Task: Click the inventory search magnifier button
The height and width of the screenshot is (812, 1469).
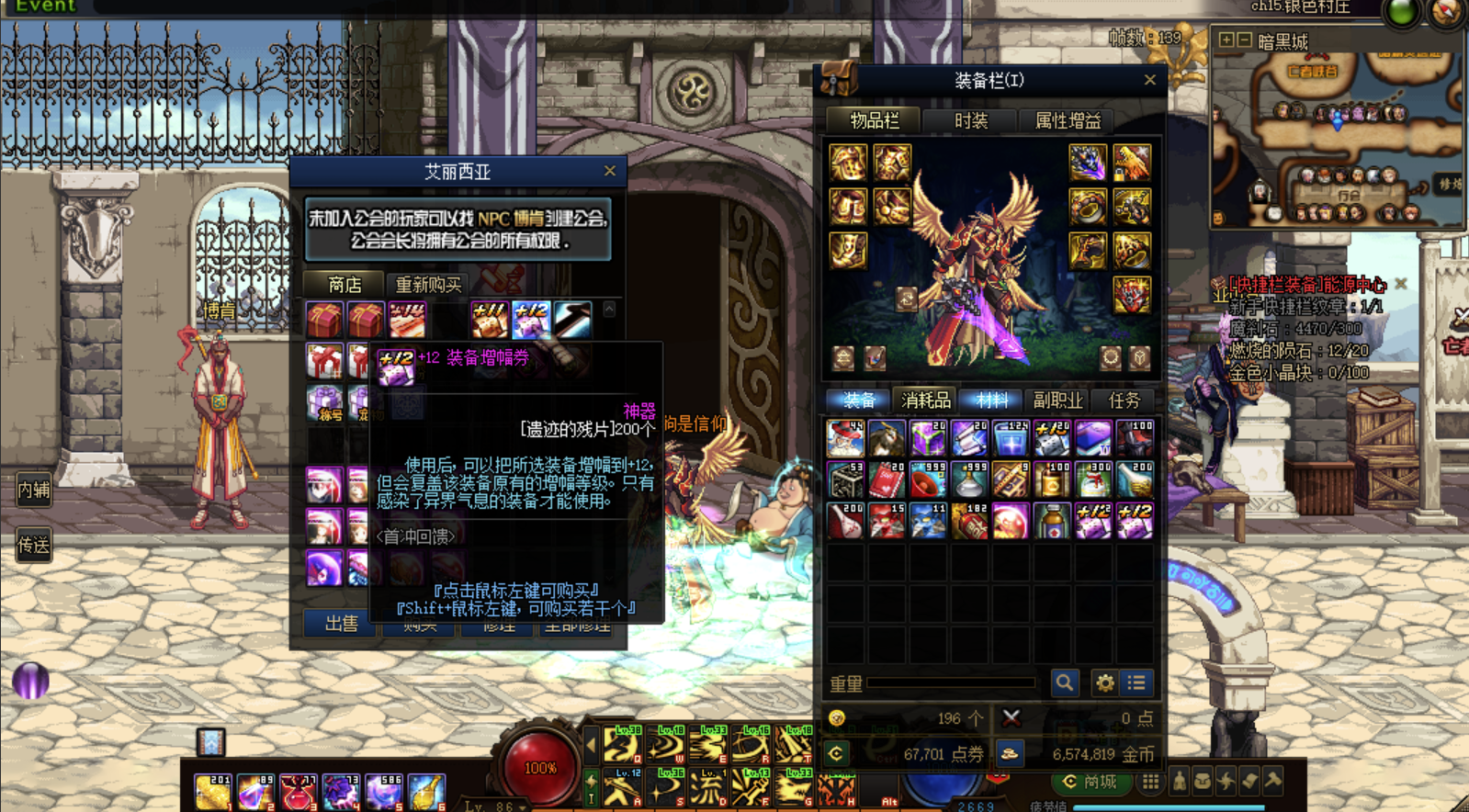Action: coord(1064,682)
